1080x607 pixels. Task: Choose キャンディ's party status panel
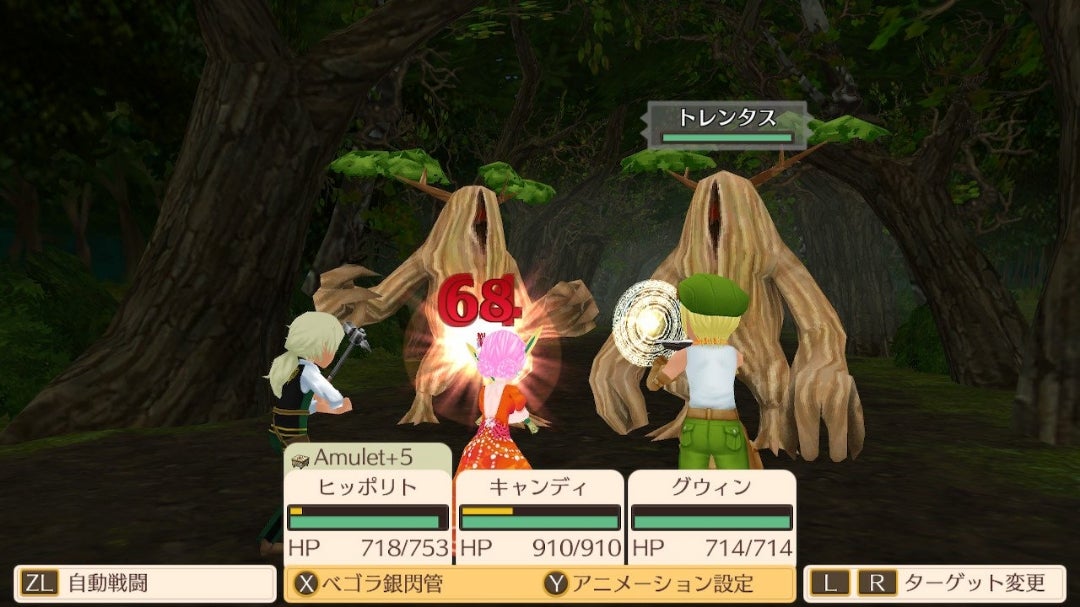coord(540,517)
